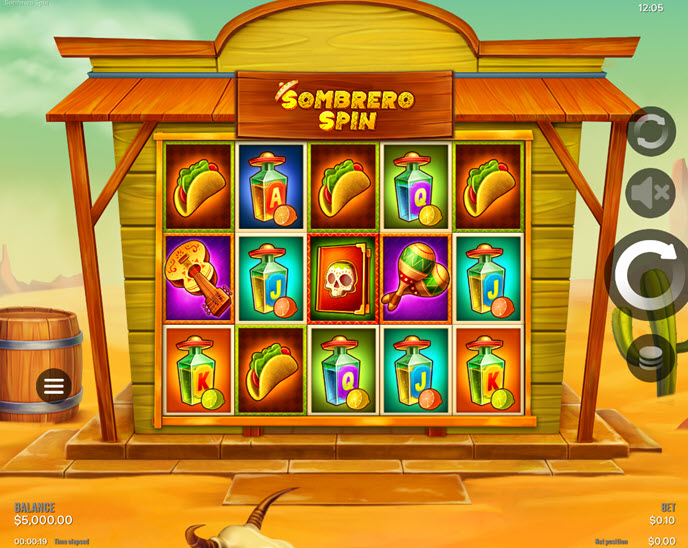Toggle the muted speaker sound button
This screenshot has width=688, height=548.
coord(651,193)
